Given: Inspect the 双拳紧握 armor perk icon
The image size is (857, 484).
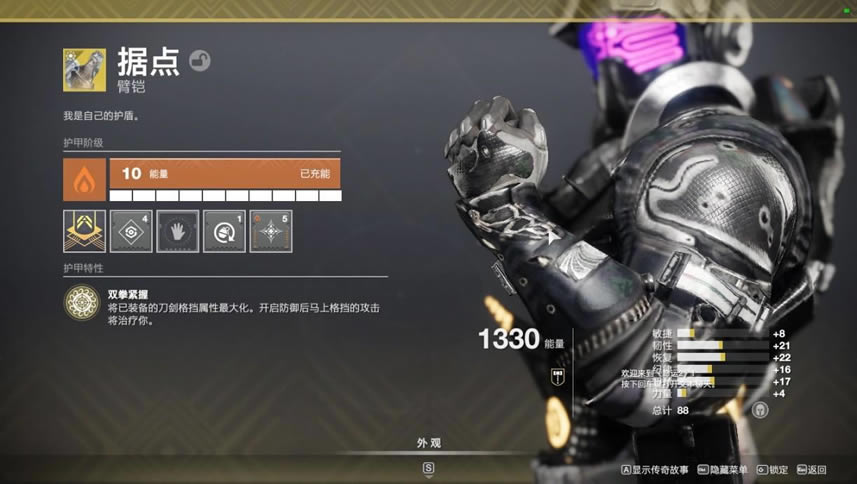Looking at the screenshot, I should 81,302.
